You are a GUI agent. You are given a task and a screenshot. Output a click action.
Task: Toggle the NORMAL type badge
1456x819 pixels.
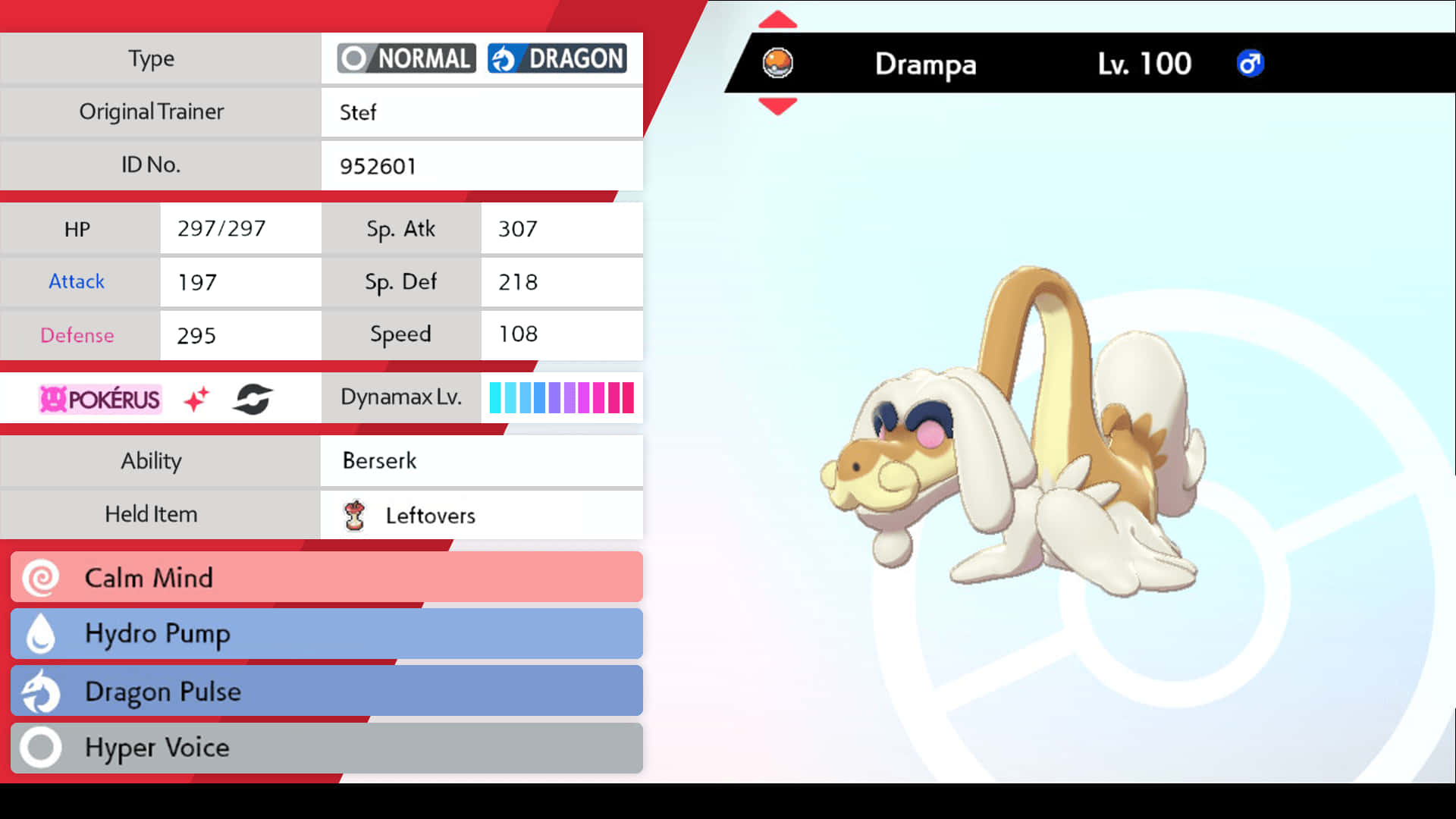[406, 58]
